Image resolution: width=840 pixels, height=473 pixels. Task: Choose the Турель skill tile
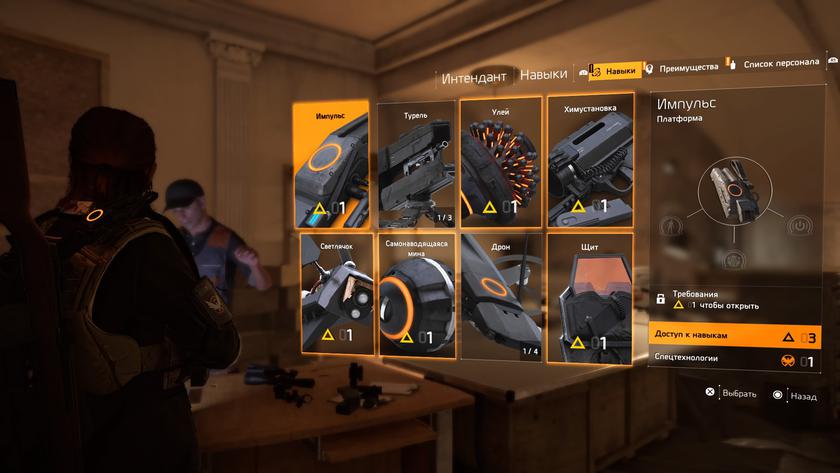coord(418,165)
